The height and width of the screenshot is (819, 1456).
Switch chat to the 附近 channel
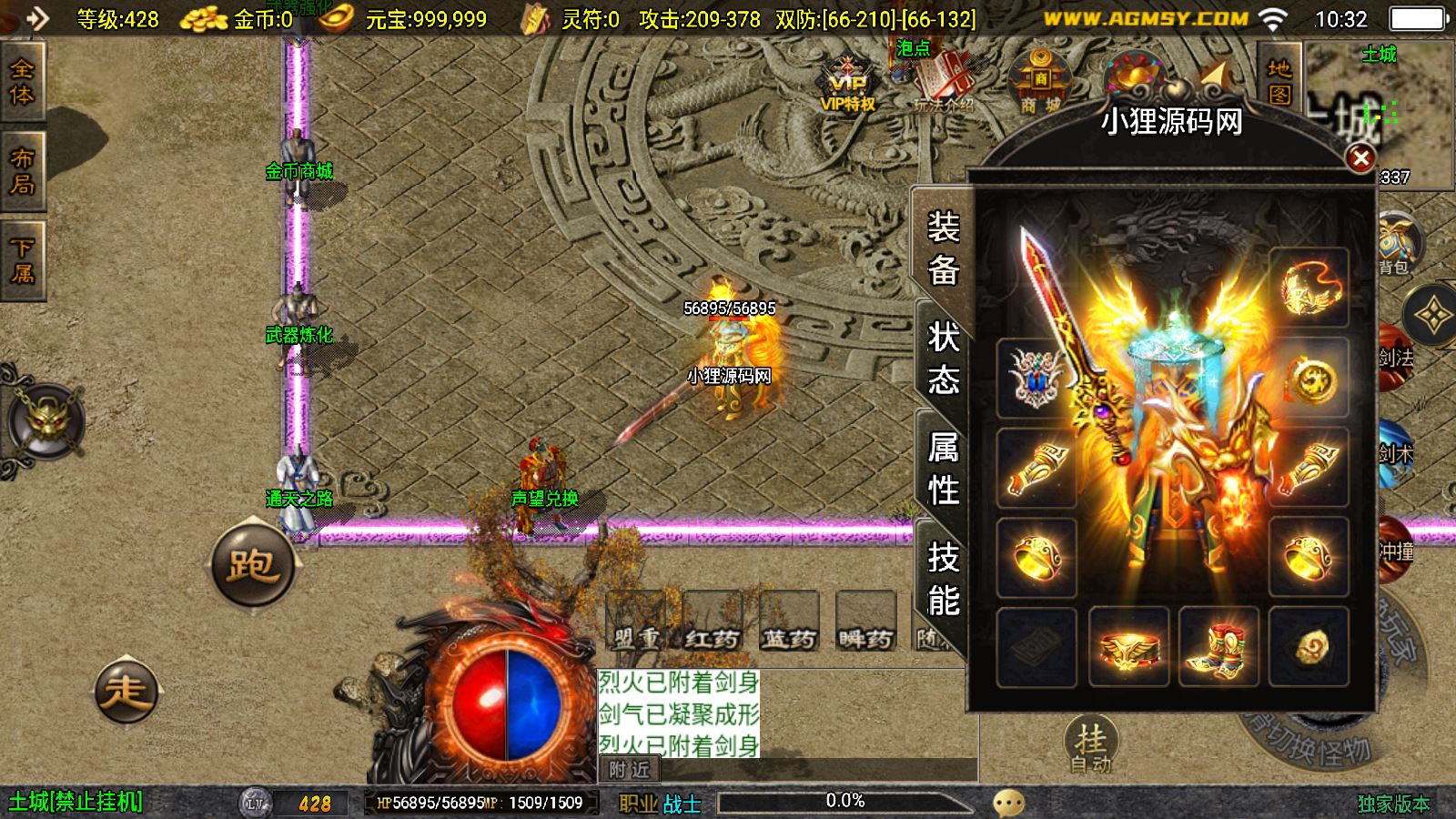(629, 770)
